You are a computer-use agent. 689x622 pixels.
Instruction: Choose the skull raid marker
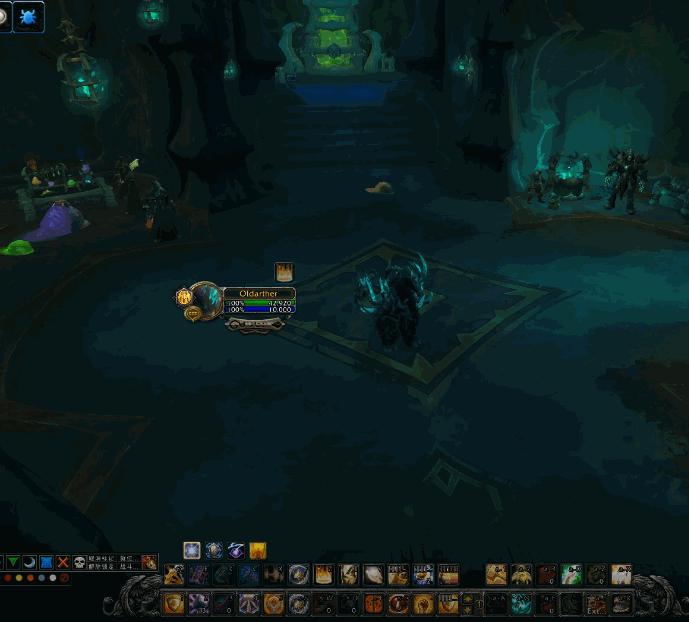point(79,562)
